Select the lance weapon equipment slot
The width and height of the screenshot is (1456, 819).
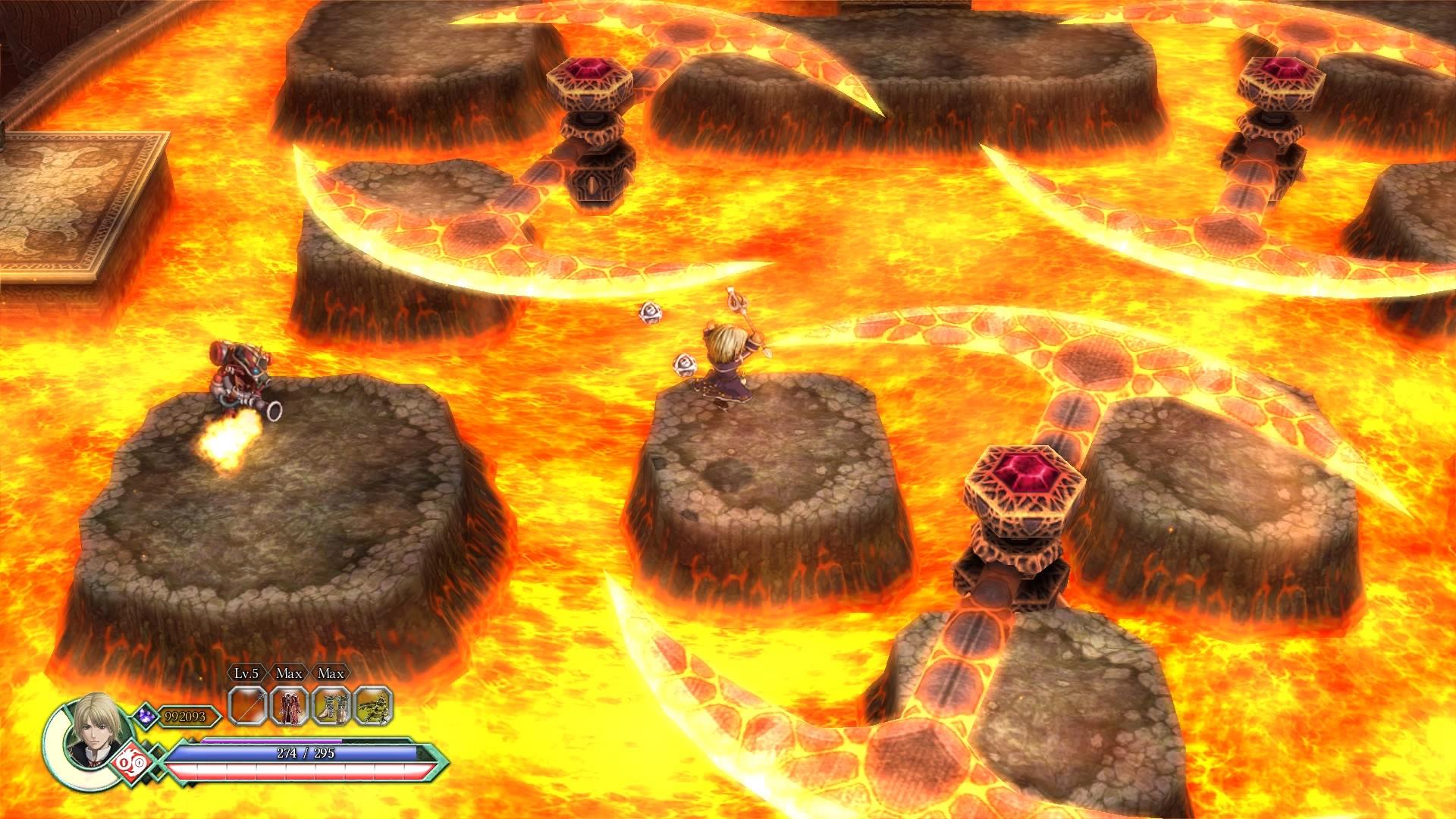coord(248,704)
